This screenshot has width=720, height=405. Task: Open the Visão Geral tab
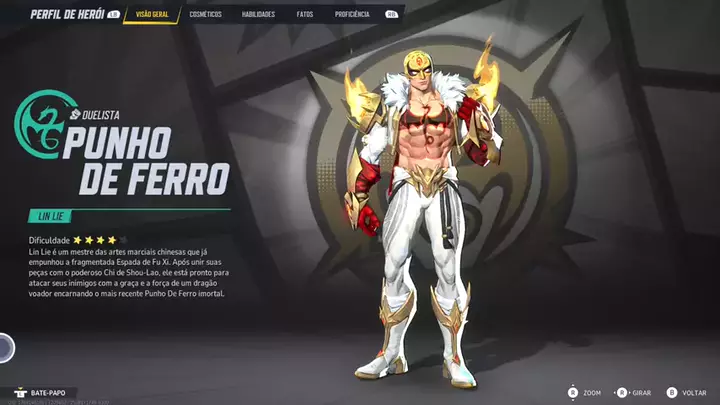pos(152,15)
